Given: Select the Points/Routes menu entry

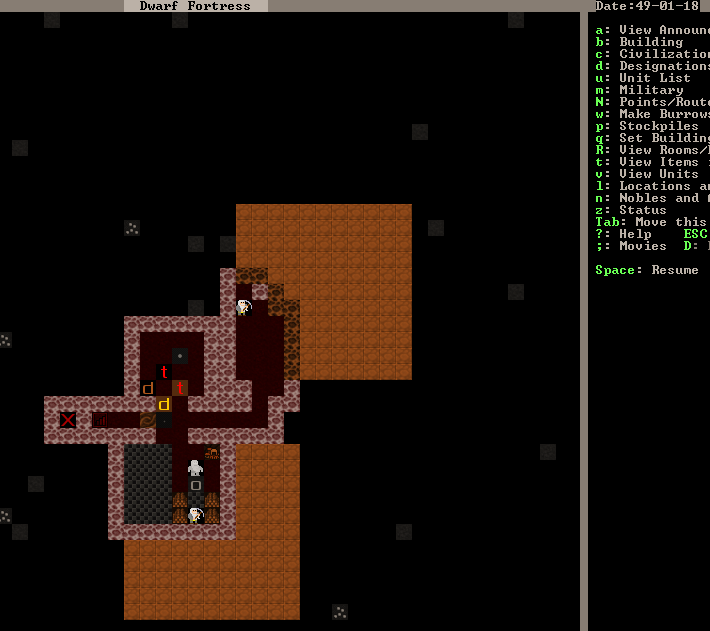Looking at the screenshot, I should [655, 102].
